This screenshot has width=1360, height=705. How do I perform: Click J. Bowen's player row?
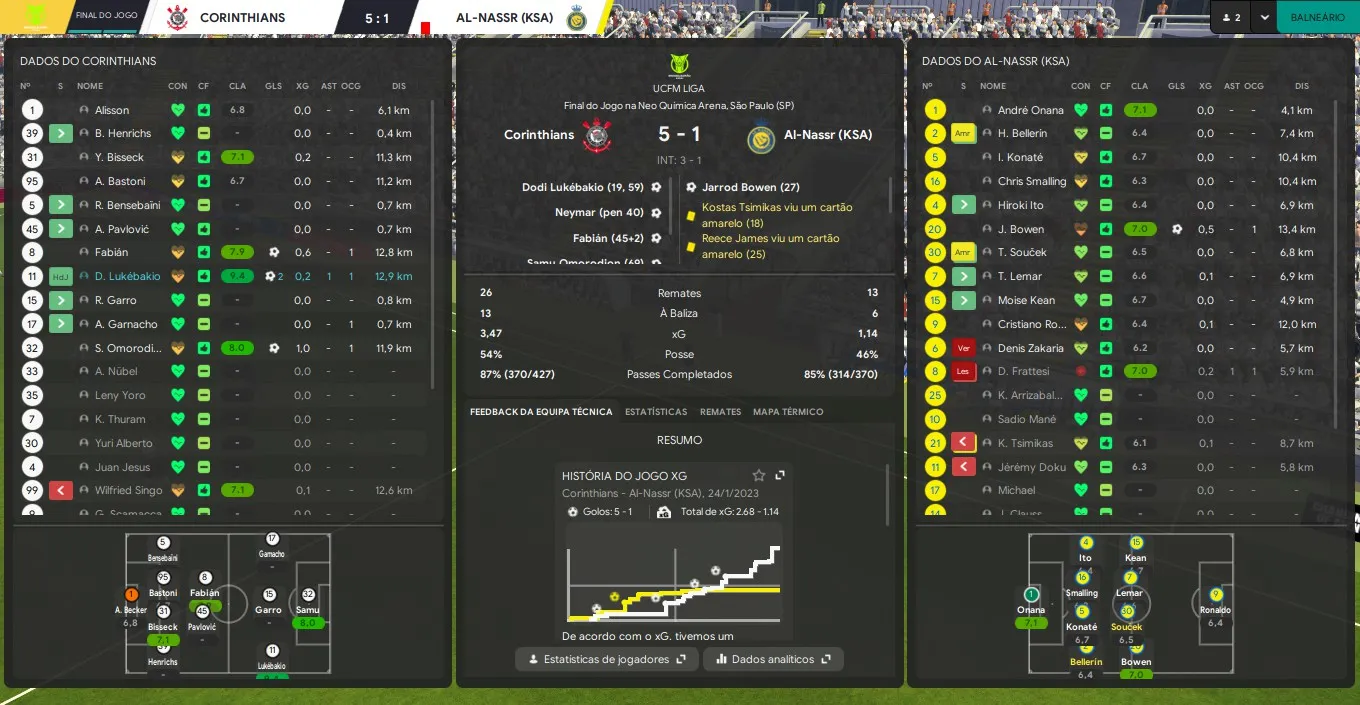1020,229
